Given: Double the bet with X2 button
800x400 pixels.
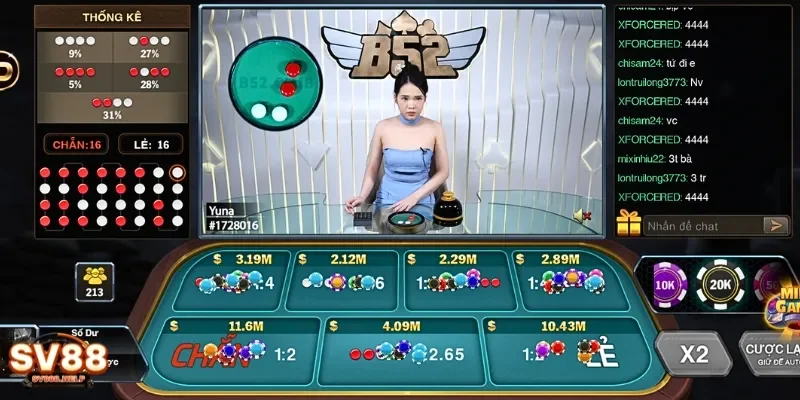Looking at the screenshot, I should coord(693,354).
